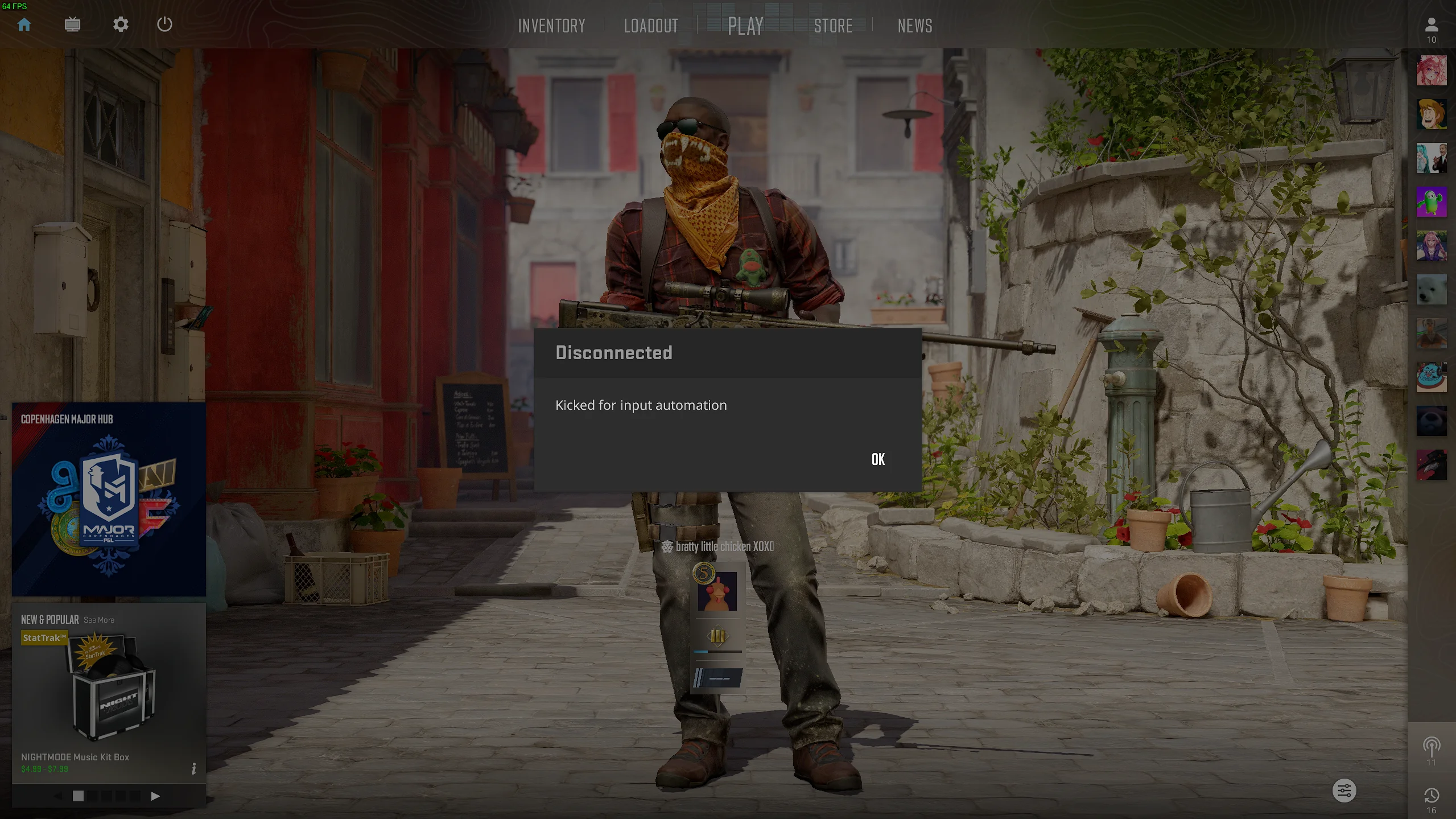1456x819 pixels.
Task: Go to the Store tab
Action: 833,26
